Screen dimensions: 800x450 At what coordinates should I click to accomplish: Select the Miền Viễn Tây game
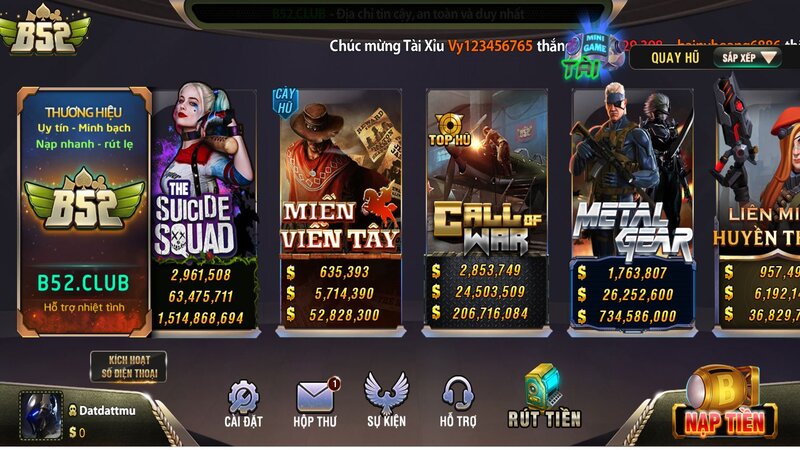(340, 210)
